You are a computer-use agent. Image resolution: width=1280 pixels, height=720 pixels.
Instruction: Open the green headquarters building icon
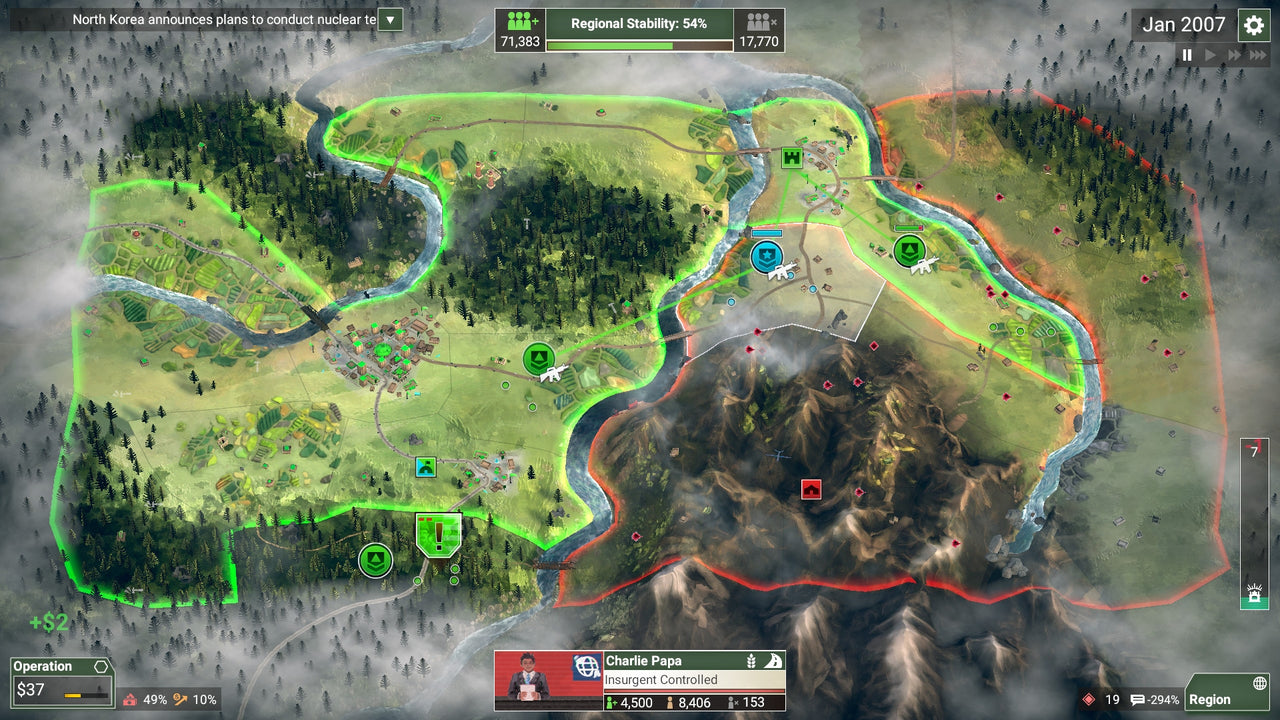click(x=790, y=157)
